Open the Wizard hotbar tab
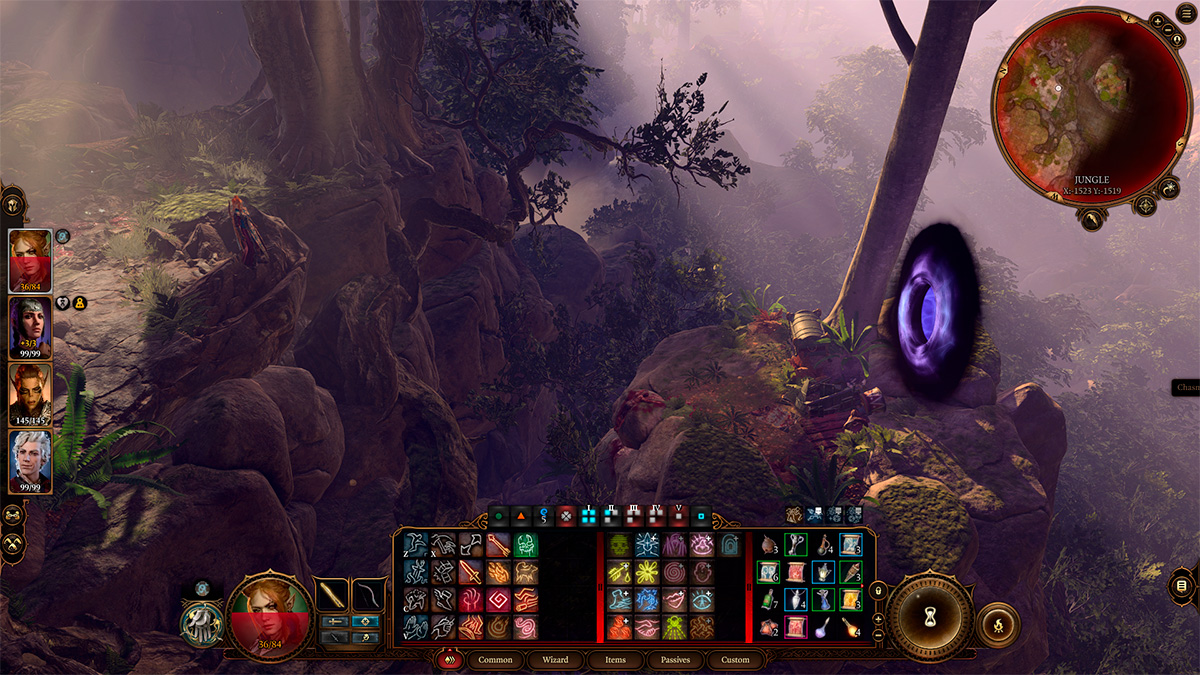This screenshot has height=675, width=1200. coord(555,660)
